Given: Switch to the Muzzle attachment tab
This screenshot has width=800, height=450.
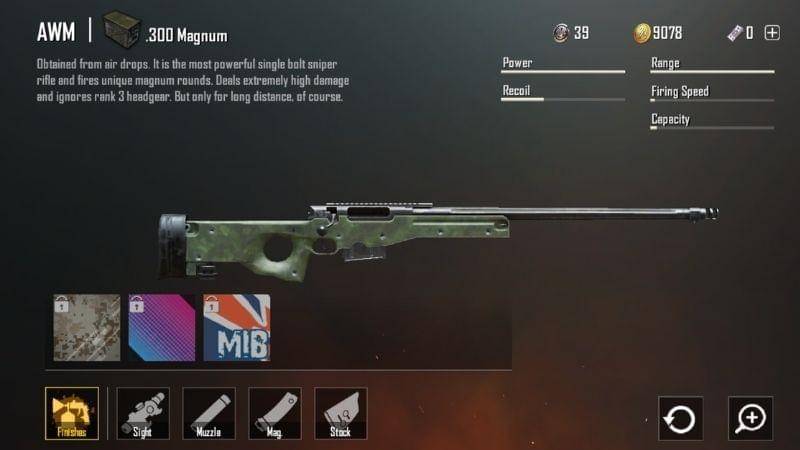Looking at the screenshot, I should tap(209, 413).
